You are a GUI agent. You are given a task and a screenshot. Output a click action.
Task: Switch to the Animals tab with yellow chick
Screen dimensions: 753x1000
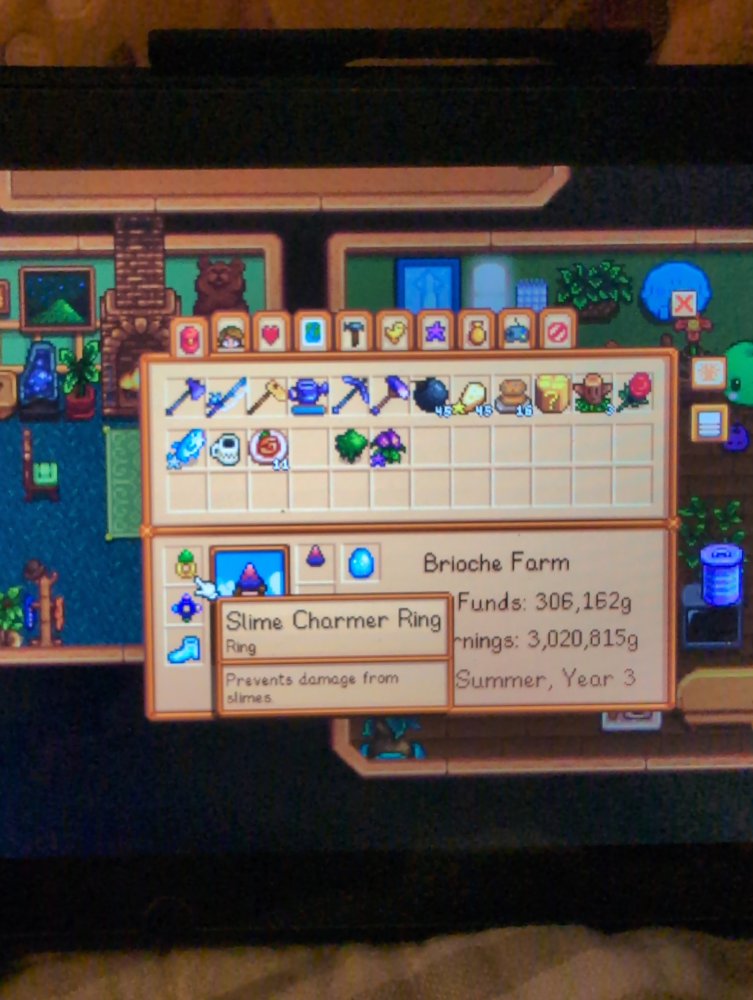point(394,331)
